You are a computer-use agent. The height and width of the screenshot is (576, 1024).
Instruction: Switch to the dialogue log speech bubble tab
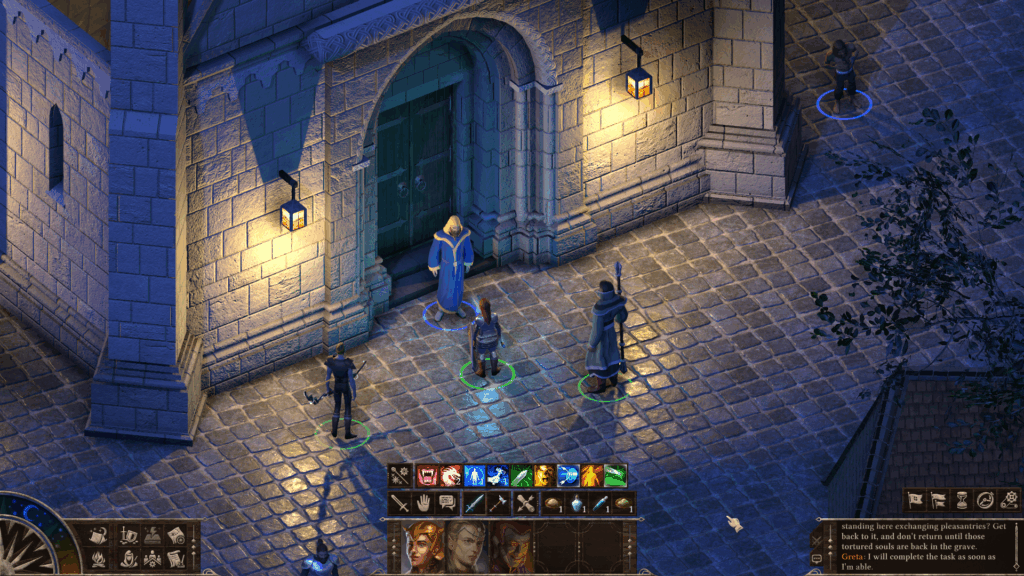pos(816,558)
